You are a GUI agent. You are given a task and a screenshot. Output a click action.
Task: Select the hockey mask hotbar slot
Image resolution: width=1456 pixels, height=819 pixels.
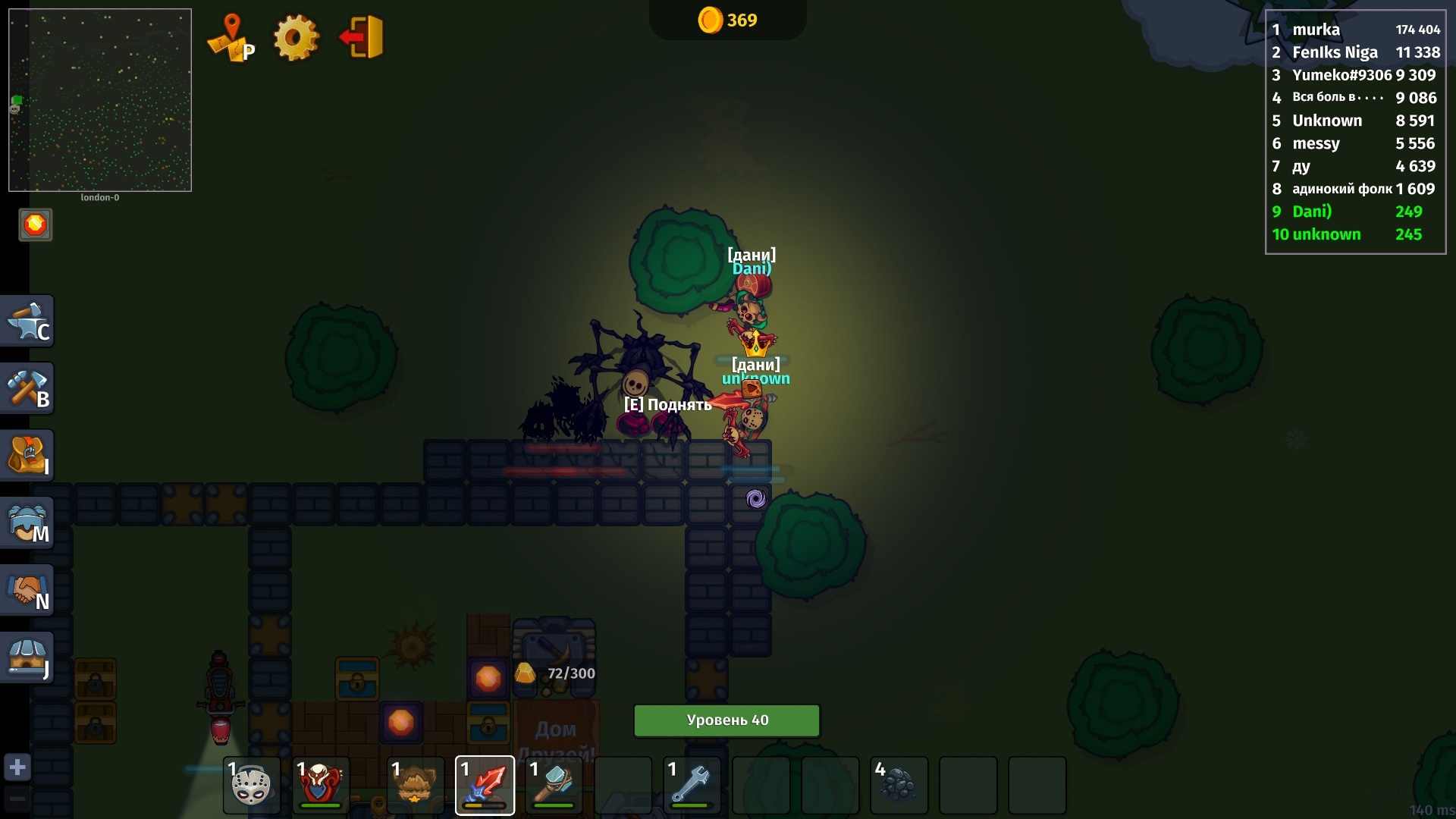click(x=251, y=785)
